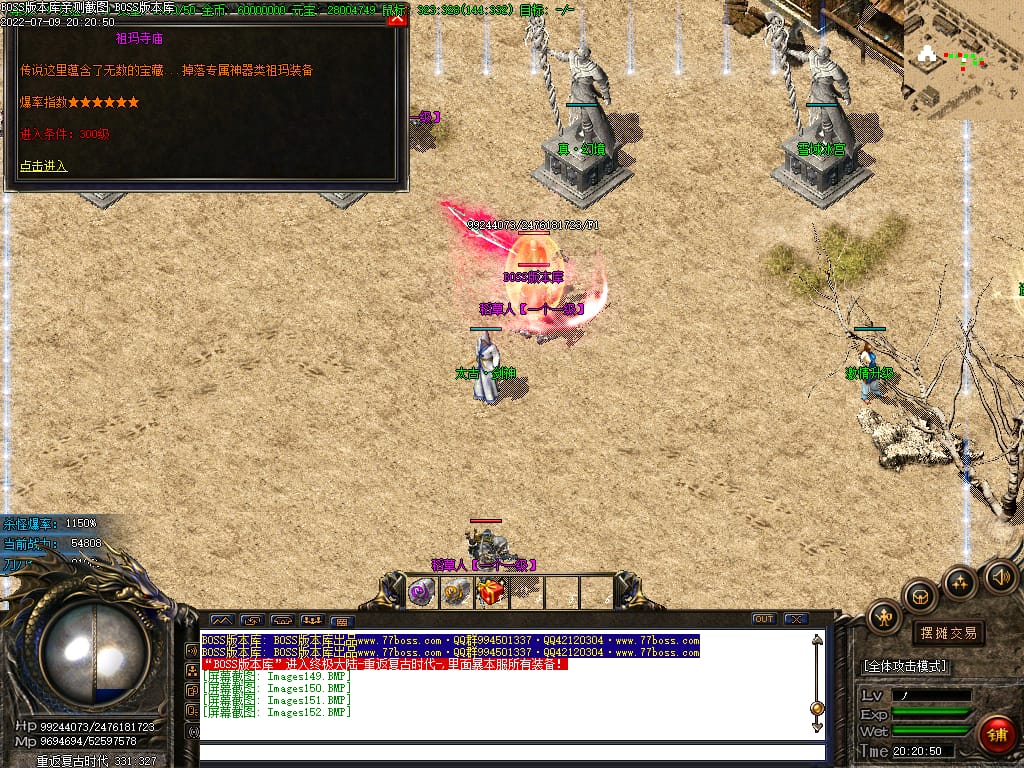Open the red gift box slot
This screenshot has height=768, width=1024.
click(491, 593)
